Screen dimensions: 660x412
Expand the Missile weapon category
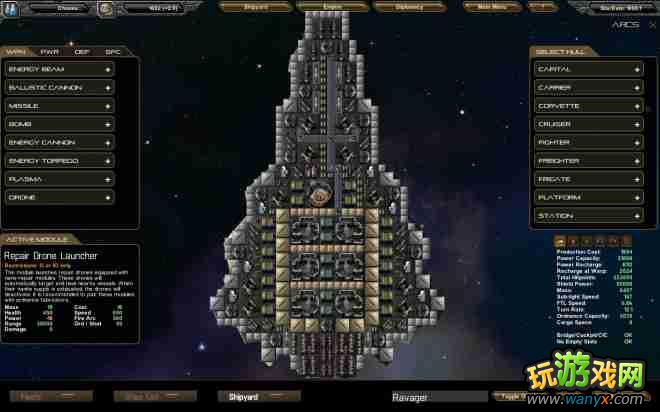(x=59, y=106)
